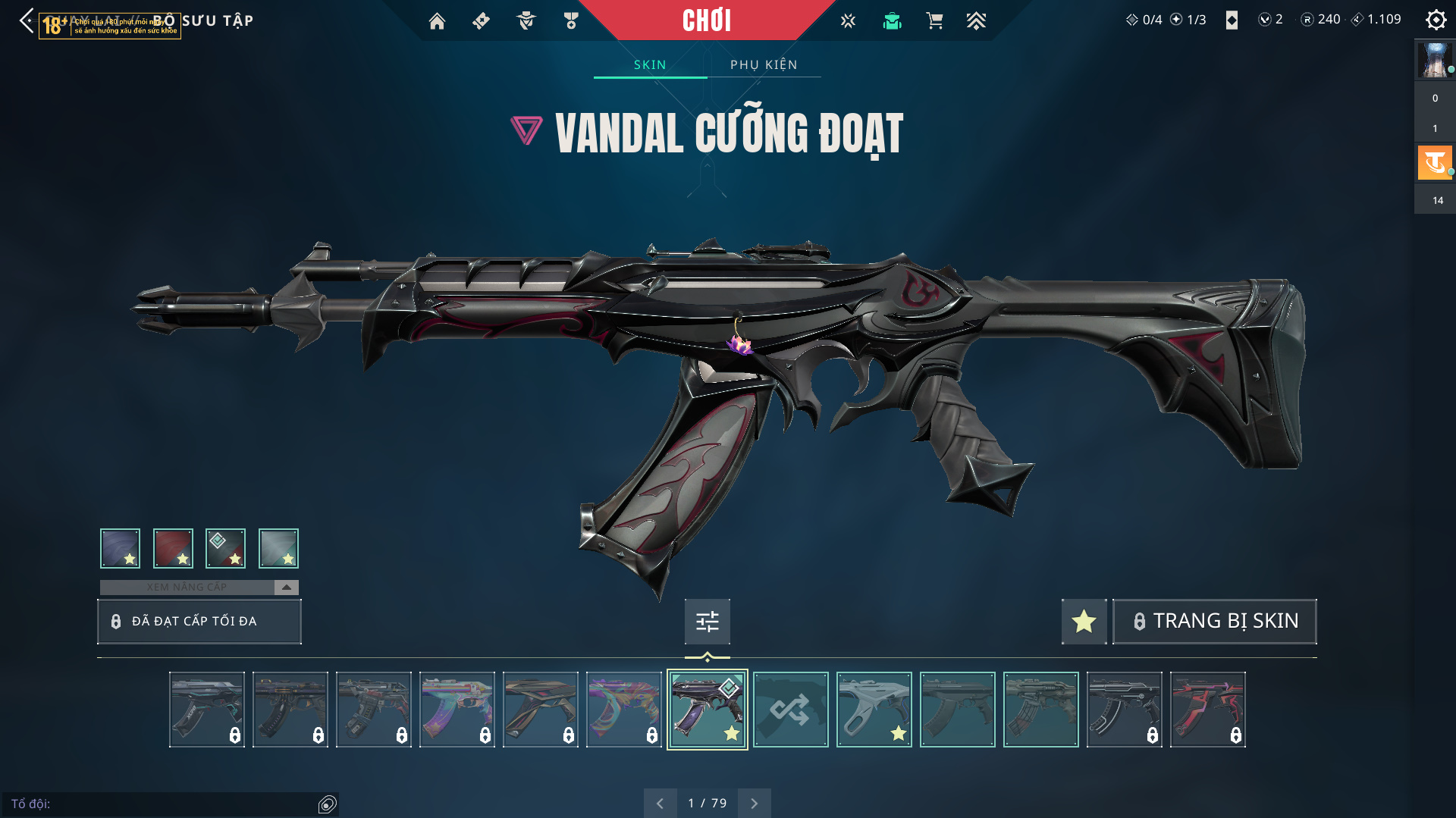
Task: Open the orange friend avatar in social panel
Action: click(x=1434, y=162)
